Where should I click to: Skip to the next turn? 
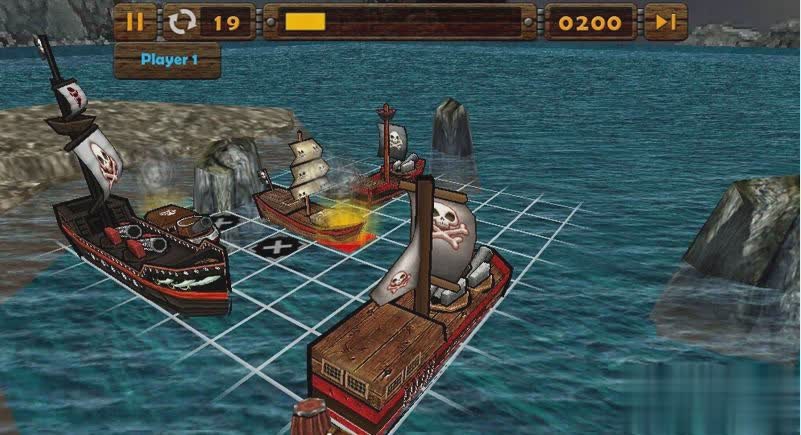[665, 22]
